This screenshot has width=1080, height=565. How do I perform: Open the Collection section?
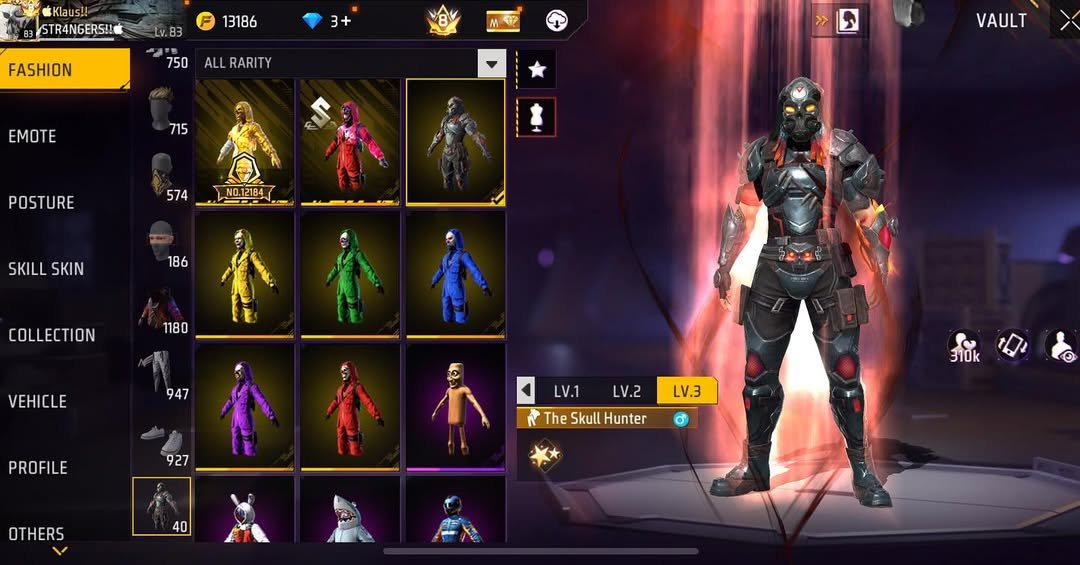[x=52, y=335]
